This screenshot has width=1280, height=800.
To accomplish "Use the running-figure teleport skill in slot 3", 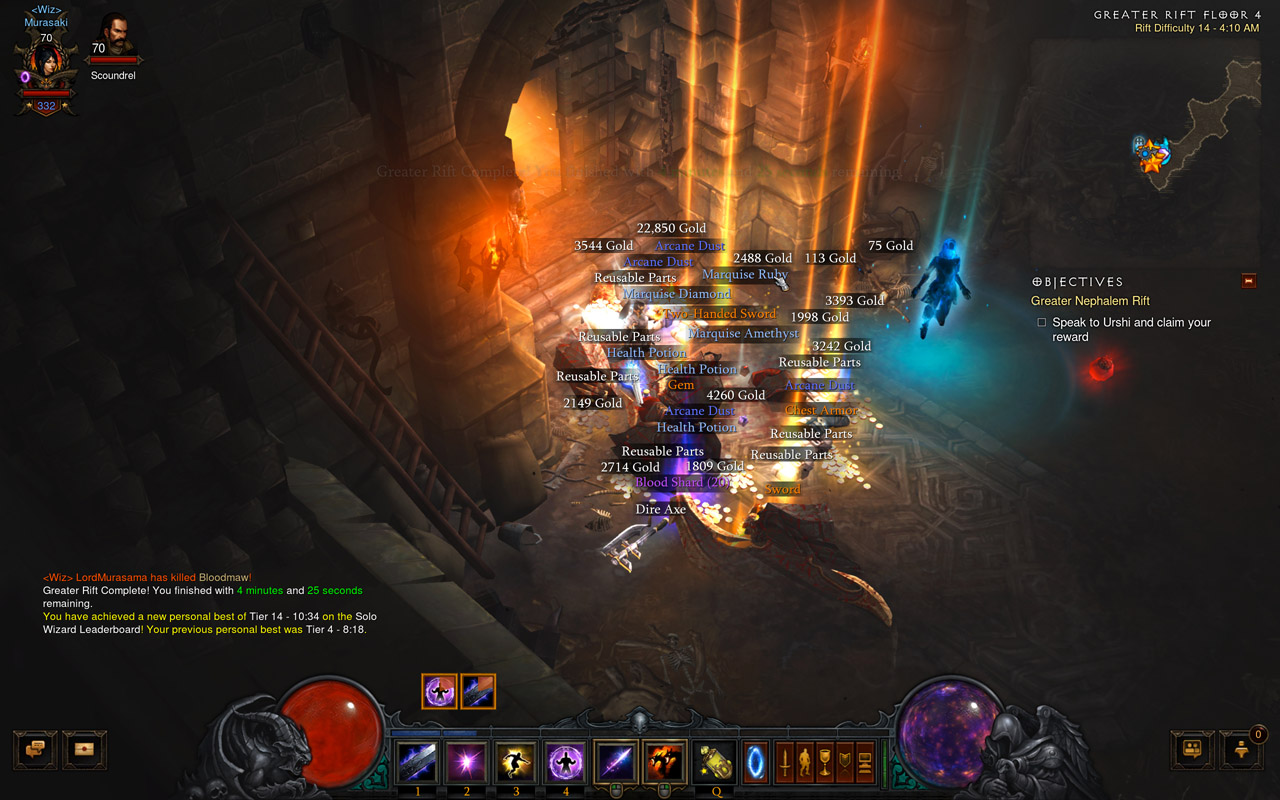I will 516,763.
